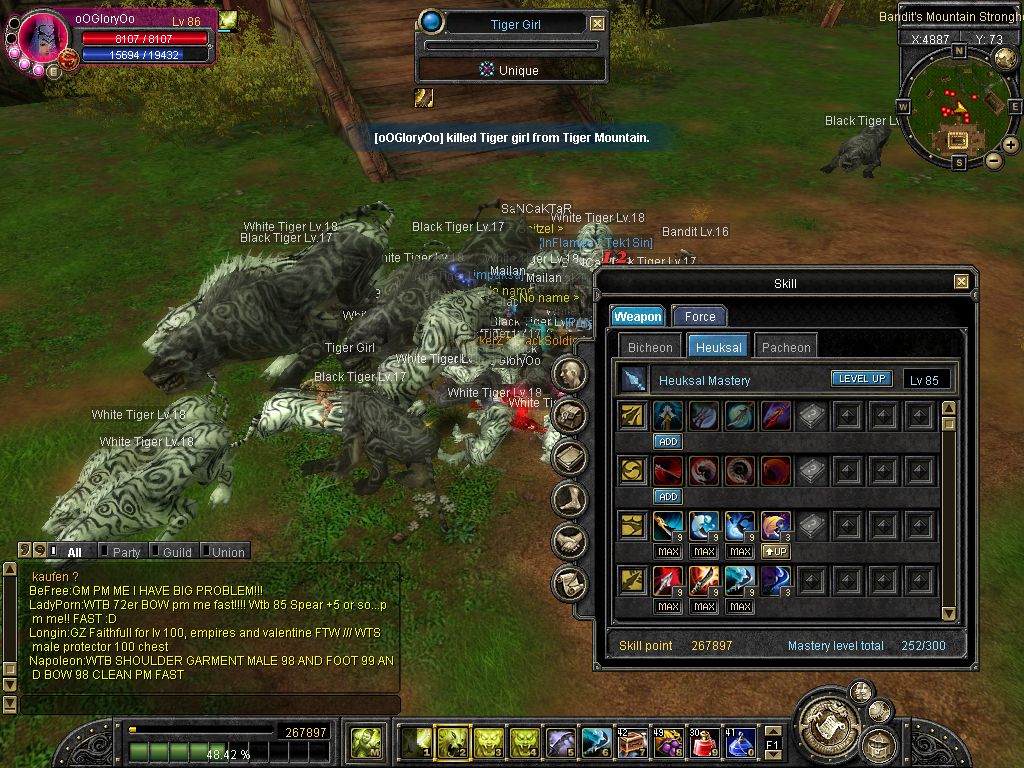Switch to the Force skill tab
This screenshot has height=768, width=1024.
699,316
